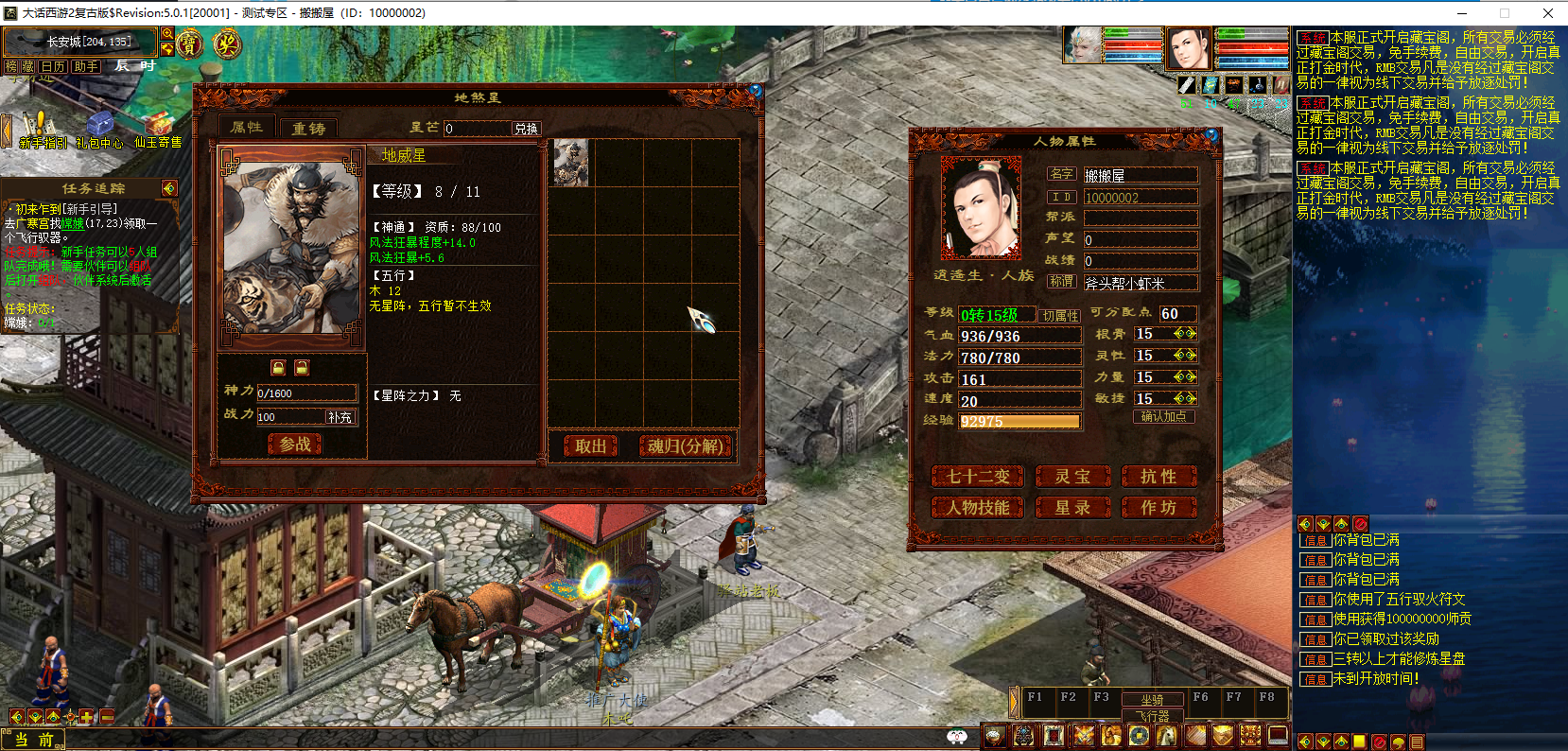
Task: Confirm points with 确认加点
Action: pos(1163,416)
